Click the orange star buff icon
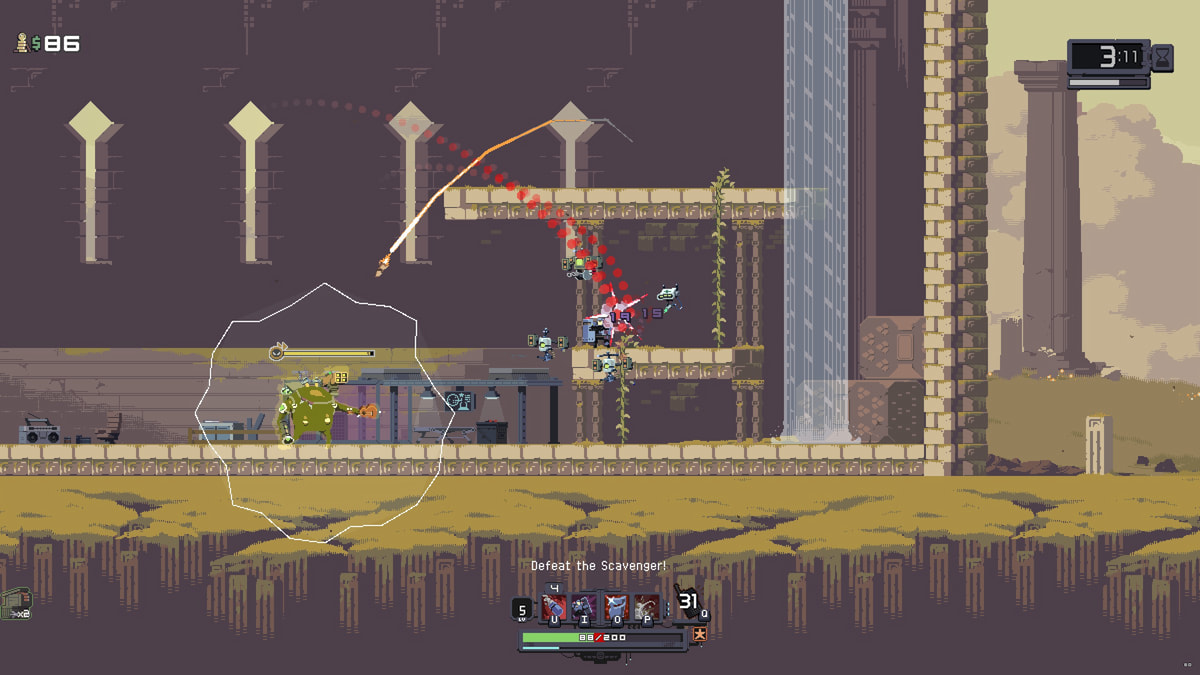1200x675 pixels. (x=700, y=634)
